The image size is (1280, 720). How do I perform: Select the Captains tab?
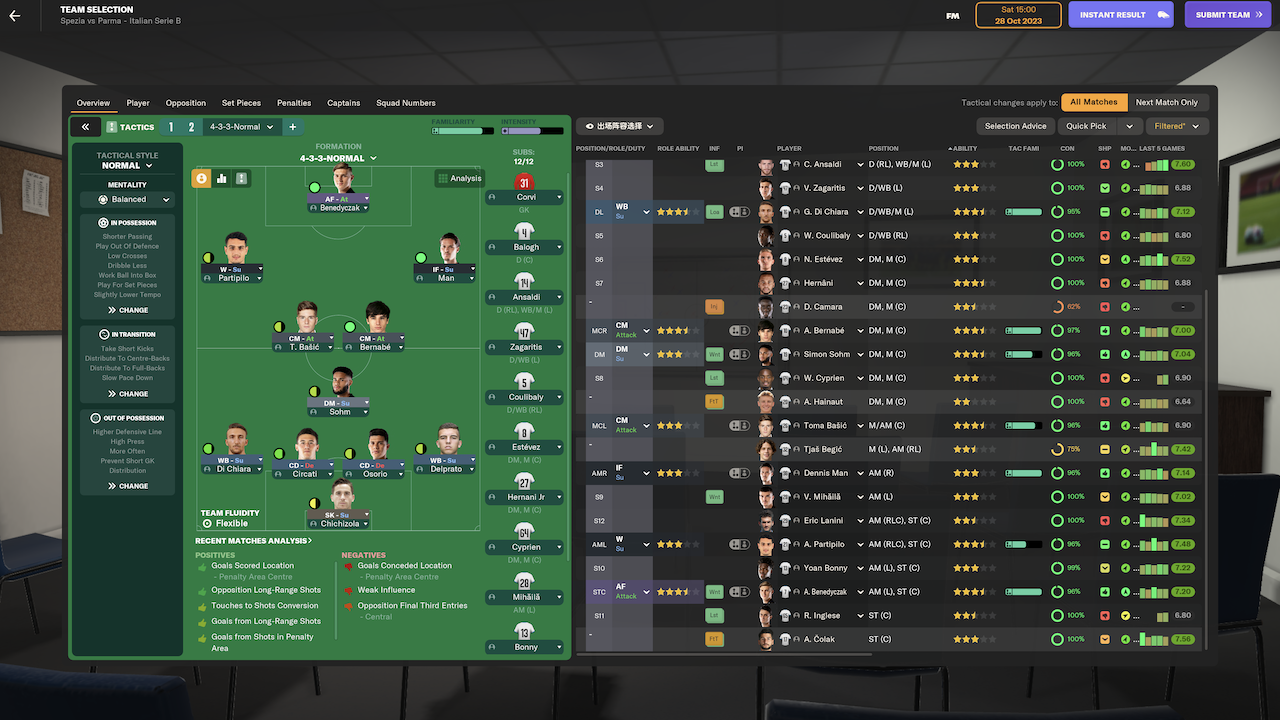click(x=344, y=103)
